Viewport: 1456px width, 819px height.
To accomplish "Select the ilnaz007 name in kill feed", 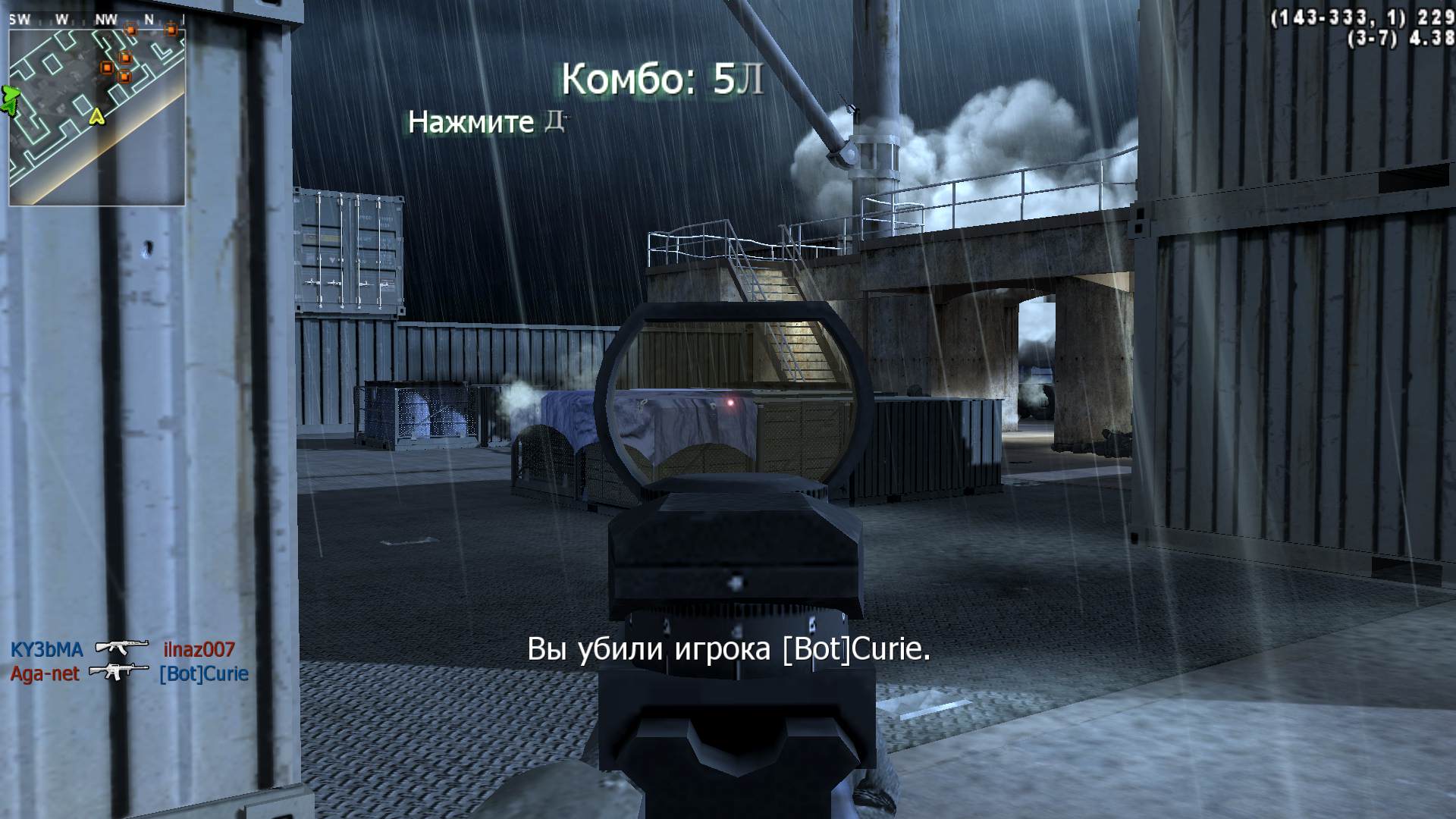I will (x=199, y=649).
